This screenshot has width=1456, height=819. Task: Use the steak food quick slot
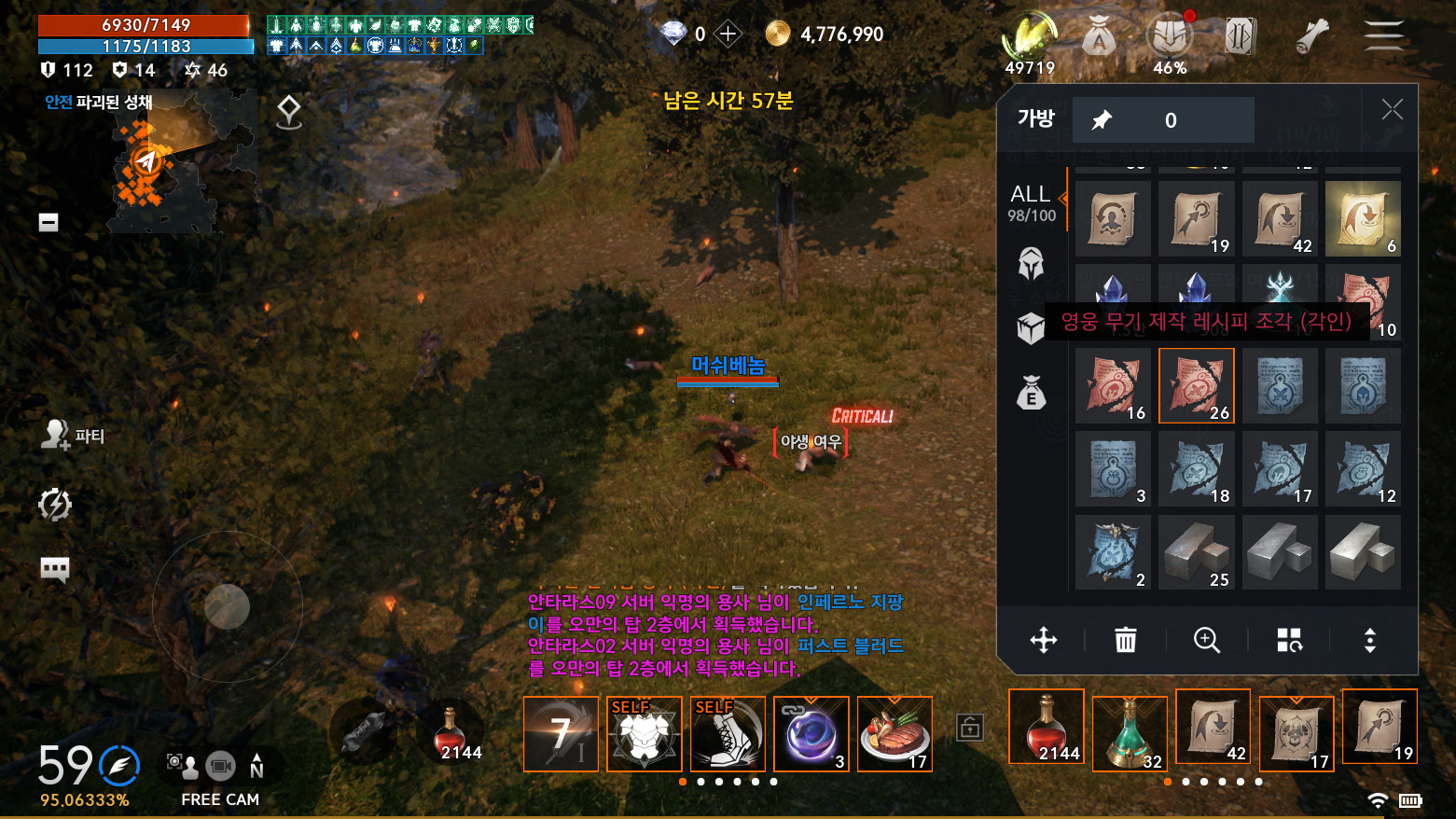click(x=894, y=734)
